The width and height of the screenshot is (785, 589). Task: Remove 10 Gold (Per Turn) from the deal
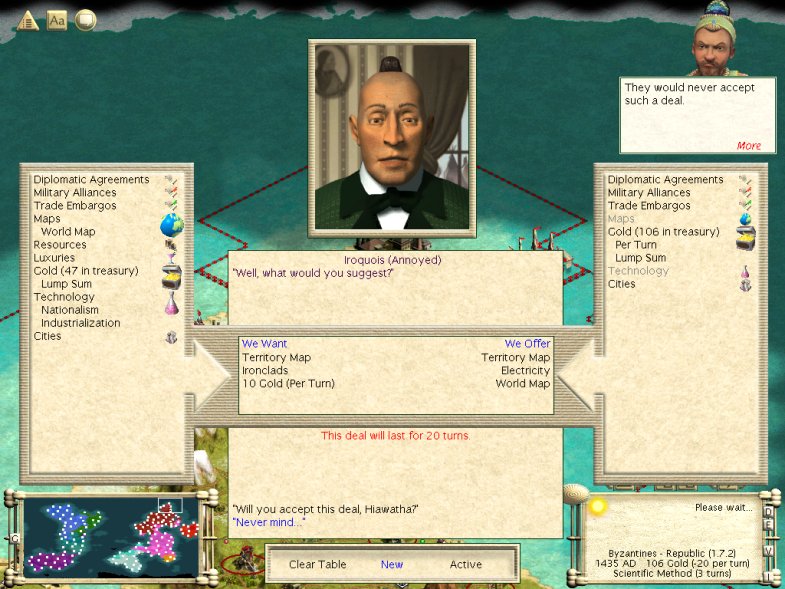click(288, 384)
